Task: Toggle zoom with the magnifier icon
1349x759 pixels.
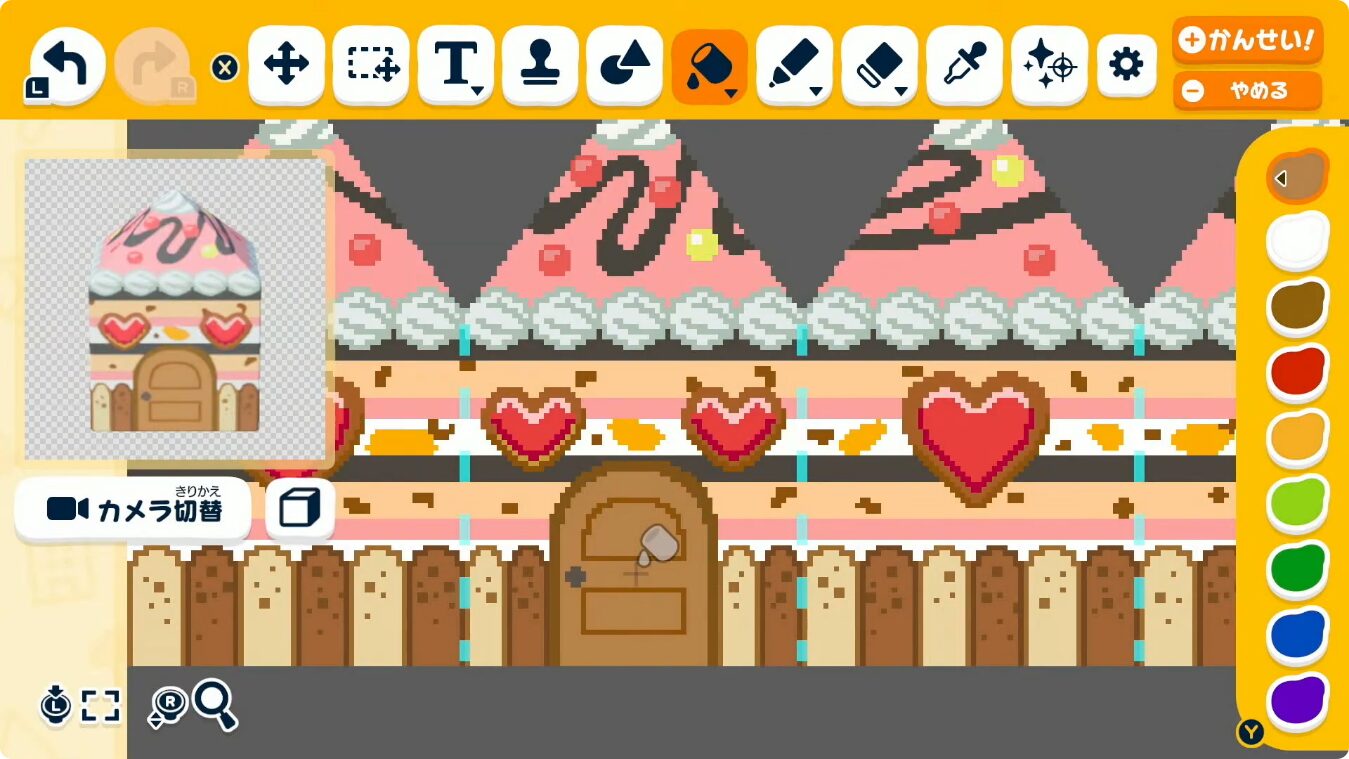Action: (212, 703)
